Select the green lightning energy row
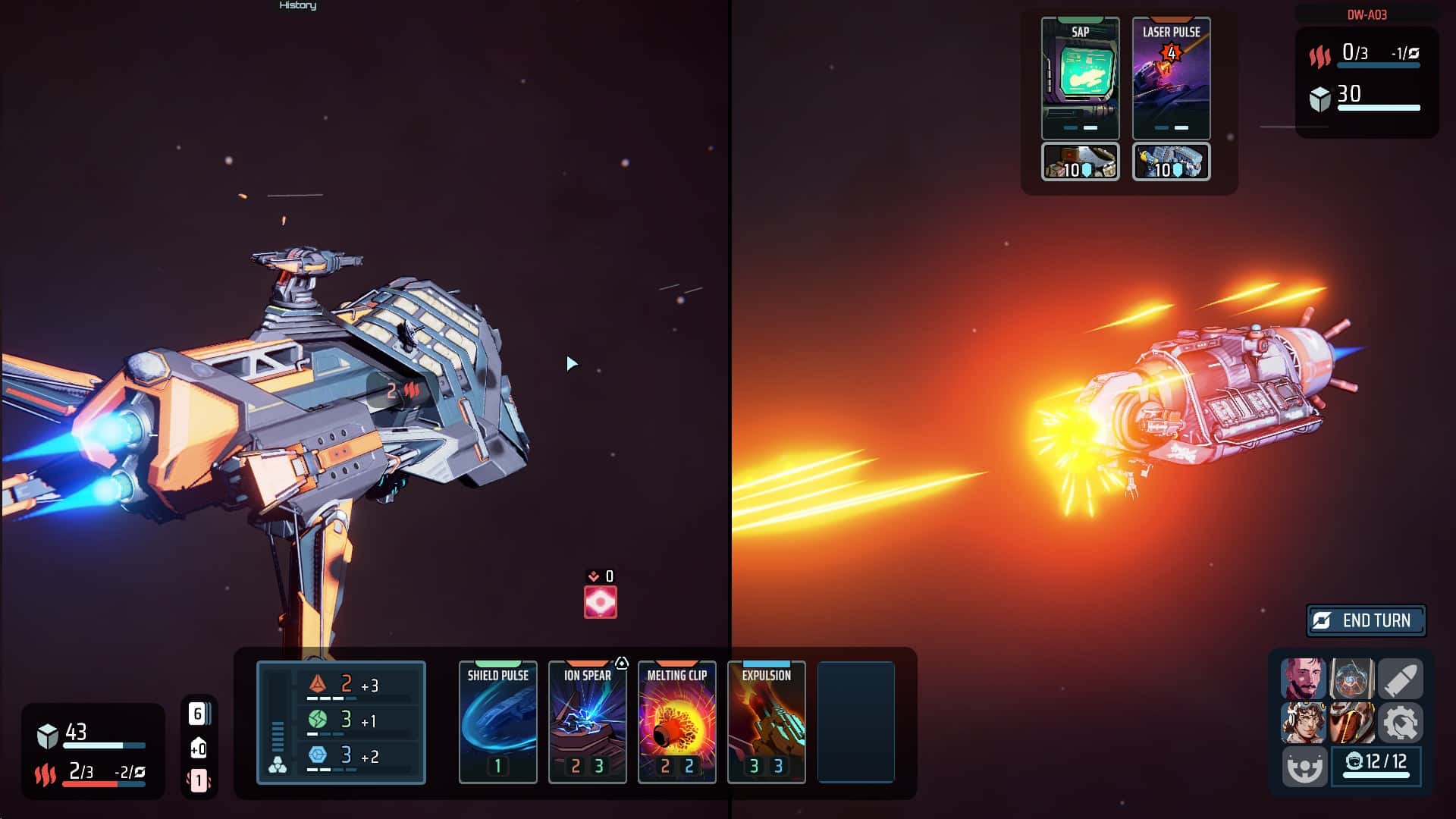The width and height of the screenshot is (1456, 819). tap(356, 720)
